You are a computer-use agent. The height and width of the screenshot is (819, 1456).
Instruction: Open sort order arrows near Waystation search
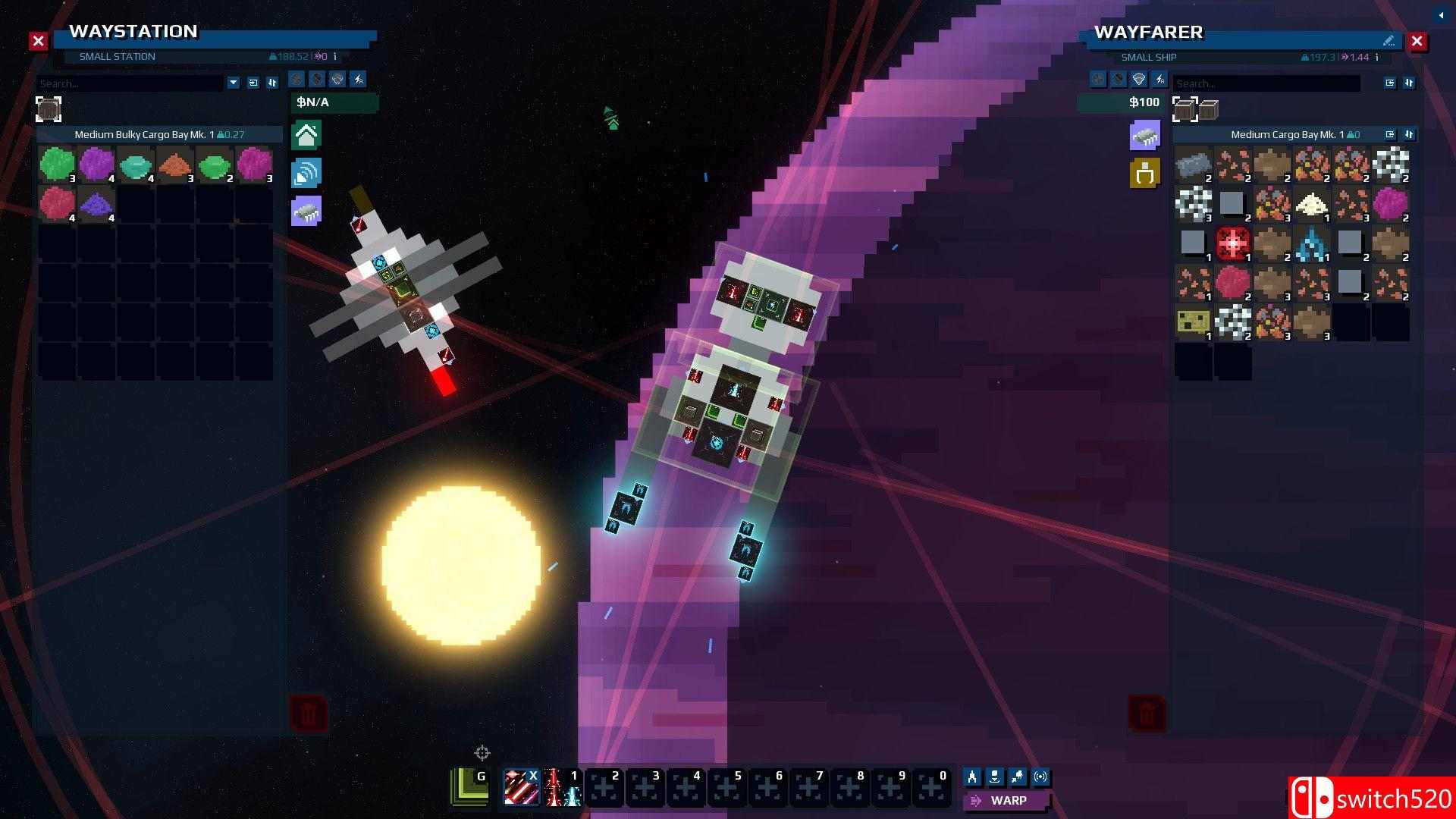[x=272, y=82]
